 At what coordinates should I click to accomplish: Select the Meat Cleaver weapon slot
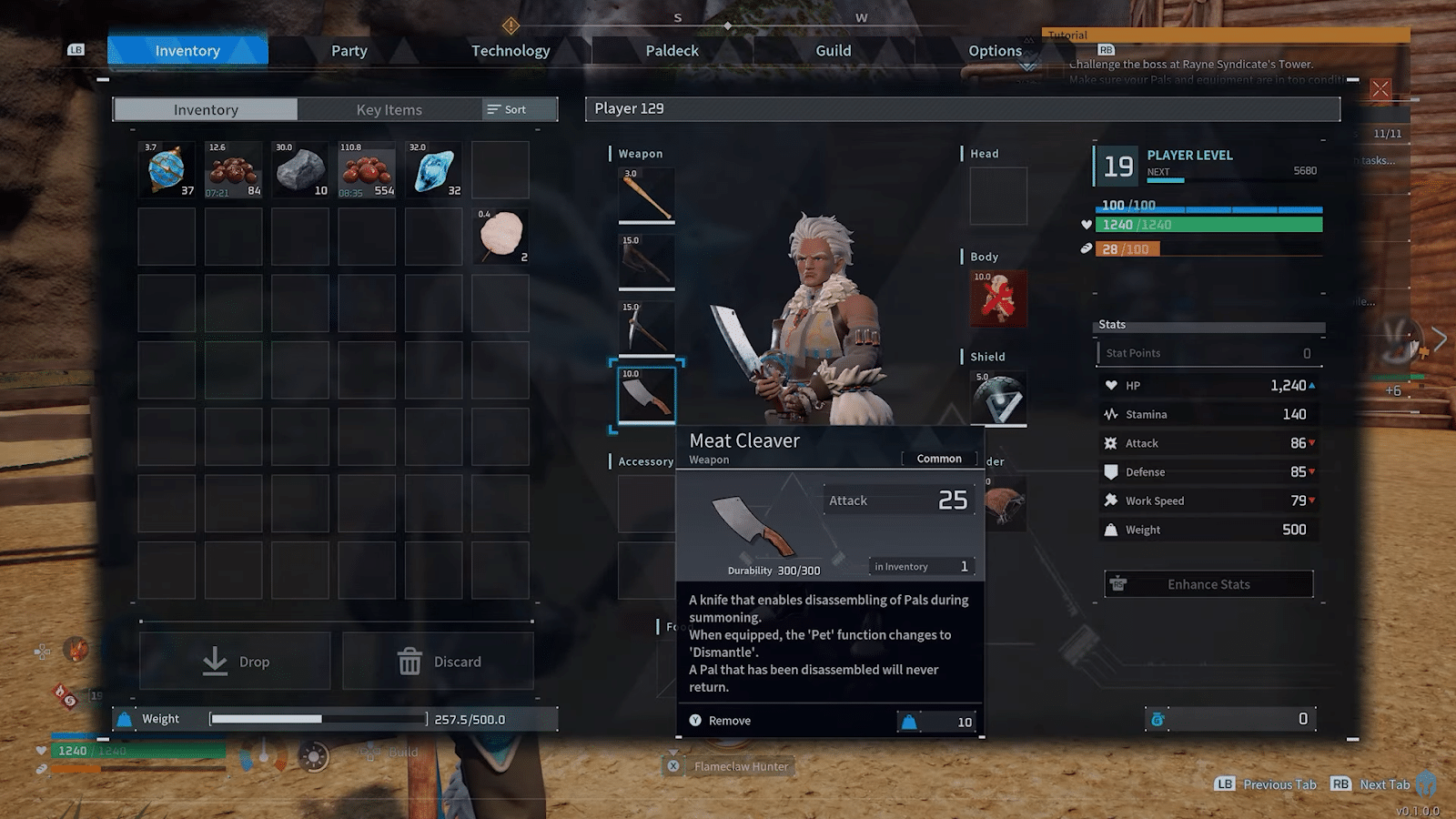(646, 391)
